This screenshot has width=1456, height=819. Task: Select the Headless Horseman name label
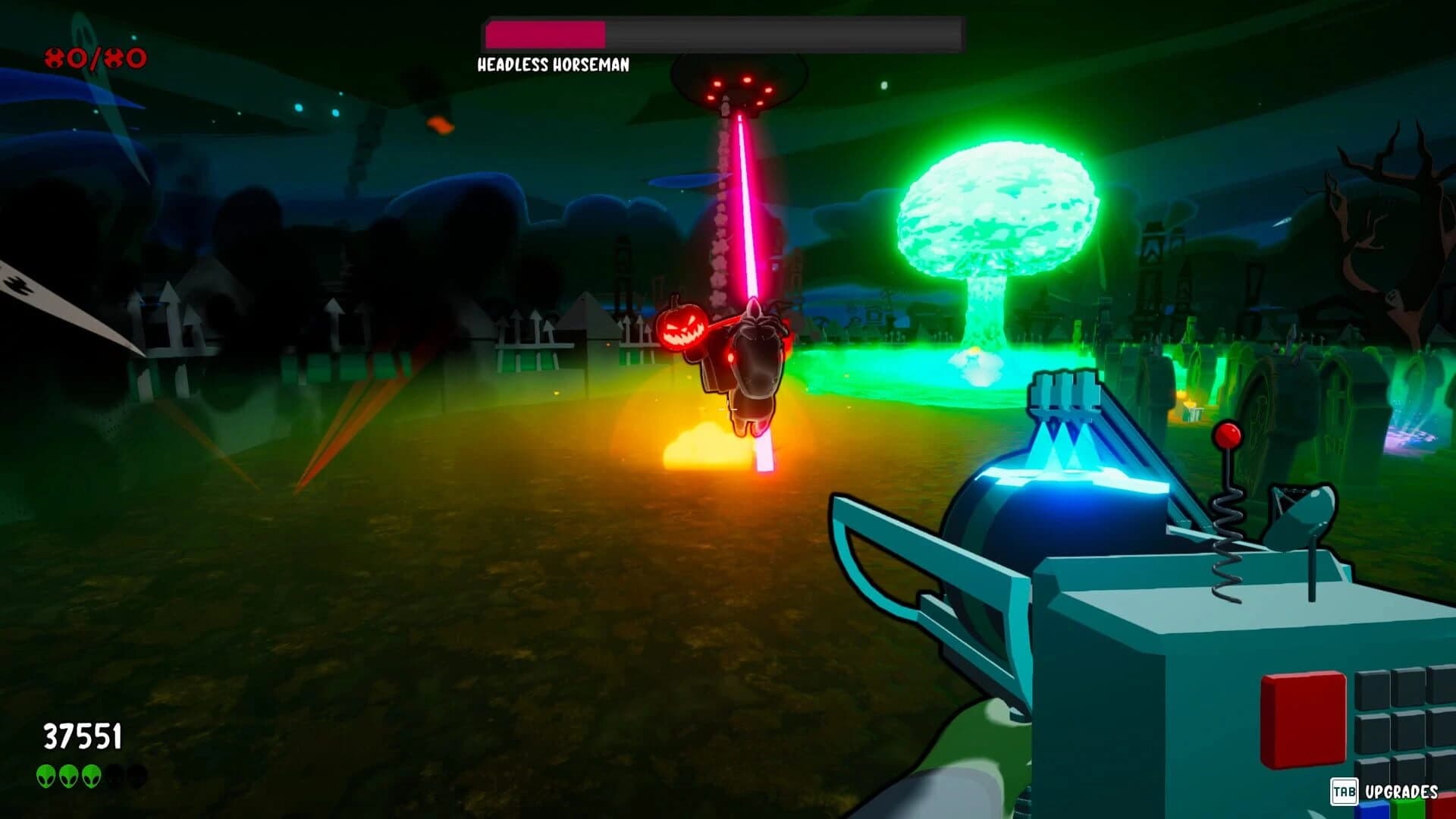pos(551,67)
